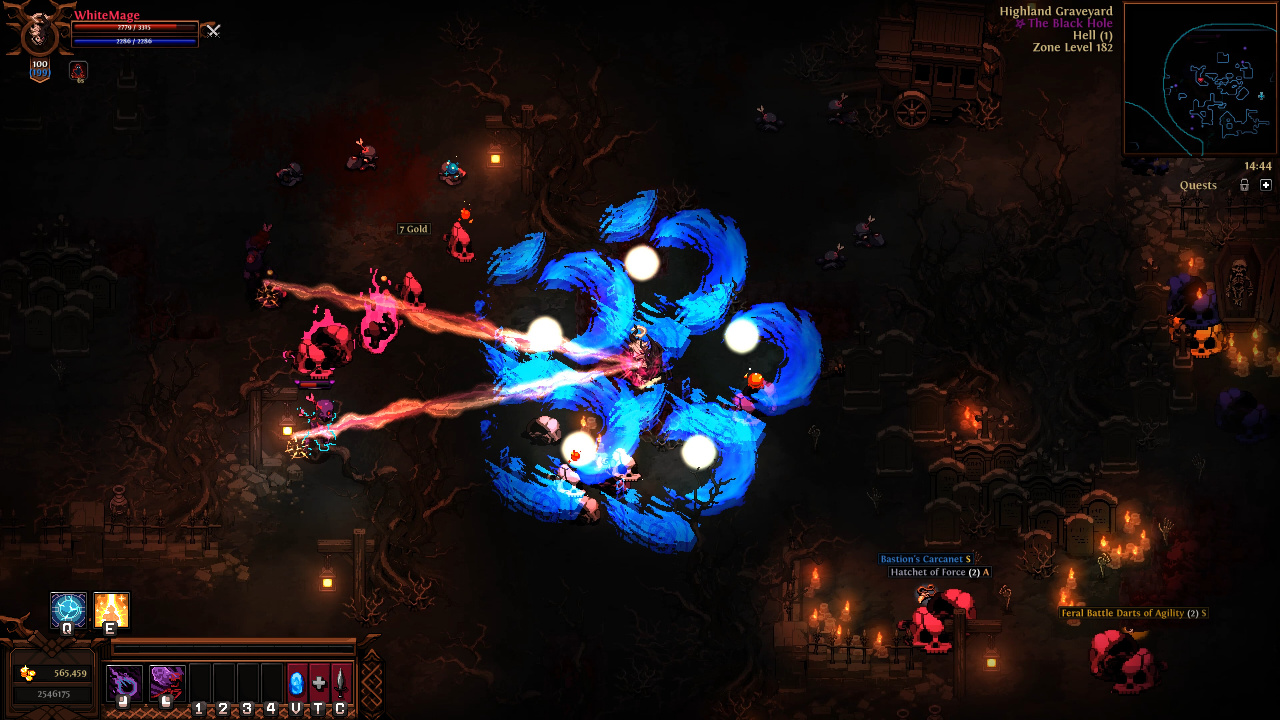Select the red hooded figure buff icon
The height and width of the screenshot is (720, 1280).
click(x=78, y=71)
